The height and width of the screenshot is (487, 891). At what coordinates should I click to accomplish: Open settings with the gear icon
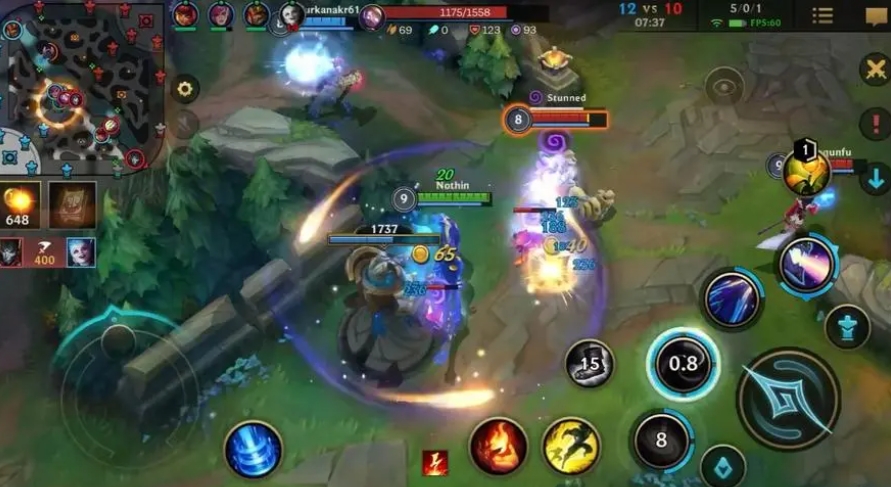184,88
